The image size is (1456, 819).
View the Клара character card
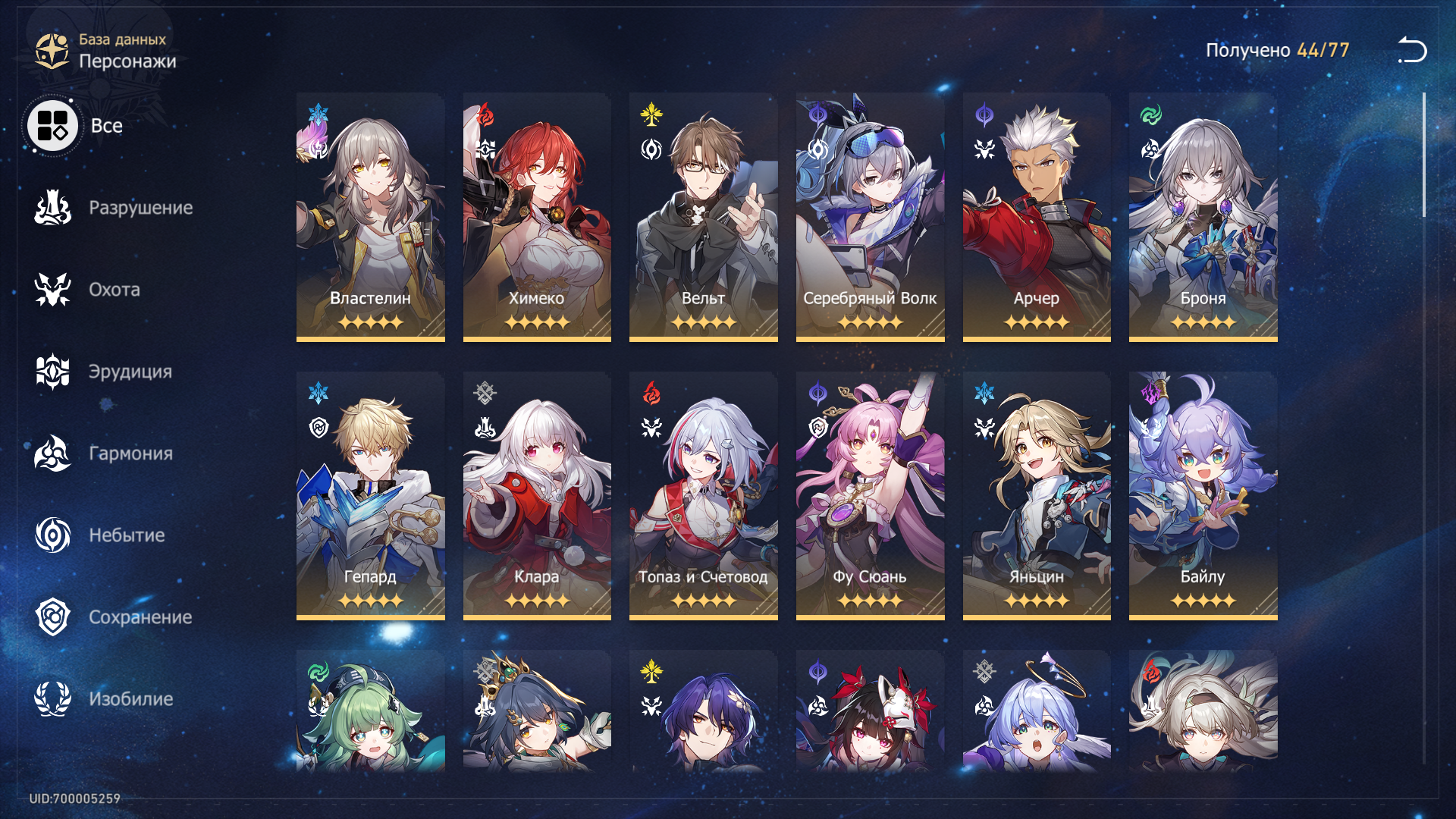coord(537,495)
